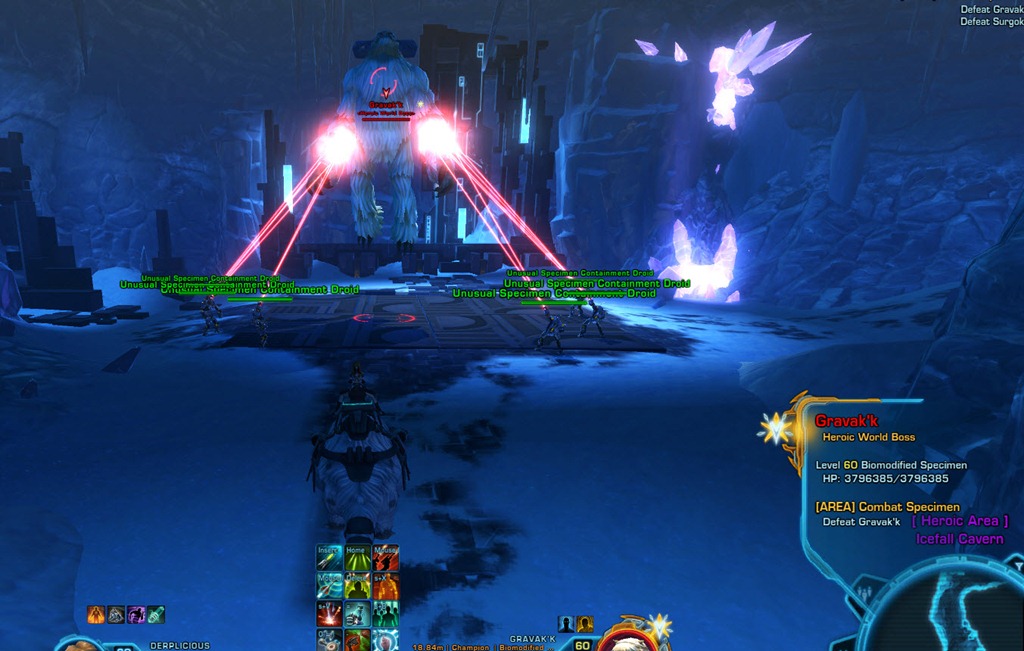
Task: Use the green silhouette ability bound to Delete
Action: coord(357,584)
